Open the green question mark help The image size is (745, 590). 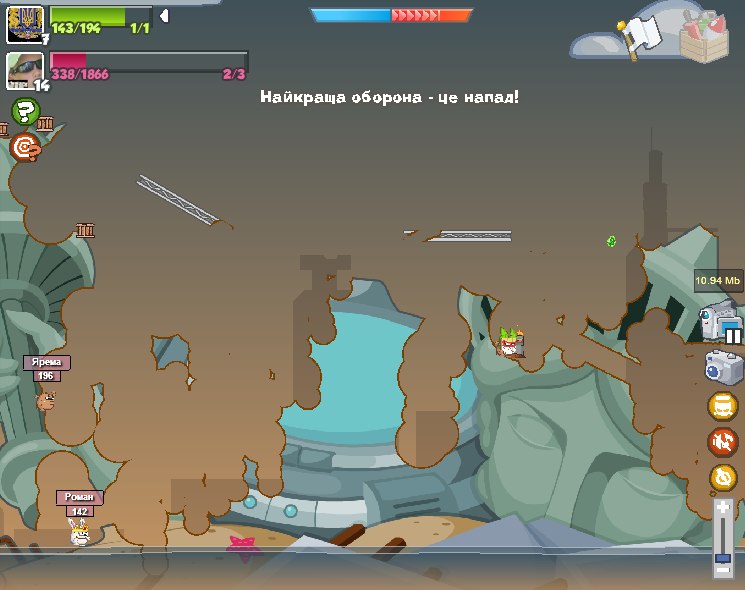click(25, 112)
